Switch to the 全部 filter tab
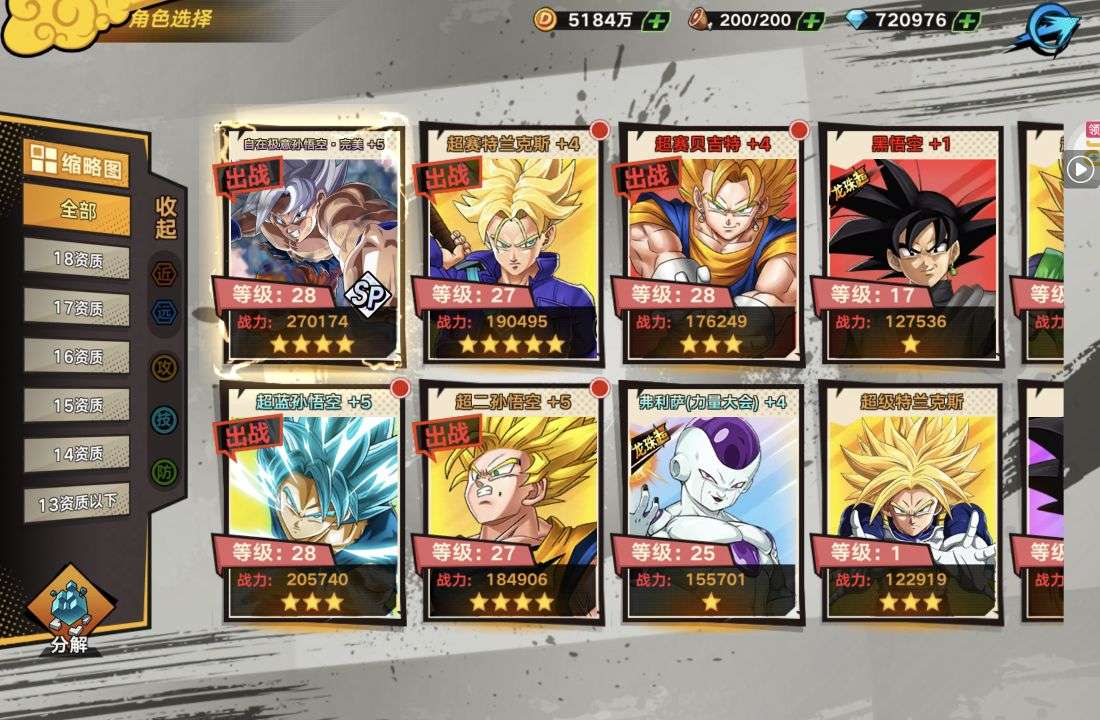 77,210
